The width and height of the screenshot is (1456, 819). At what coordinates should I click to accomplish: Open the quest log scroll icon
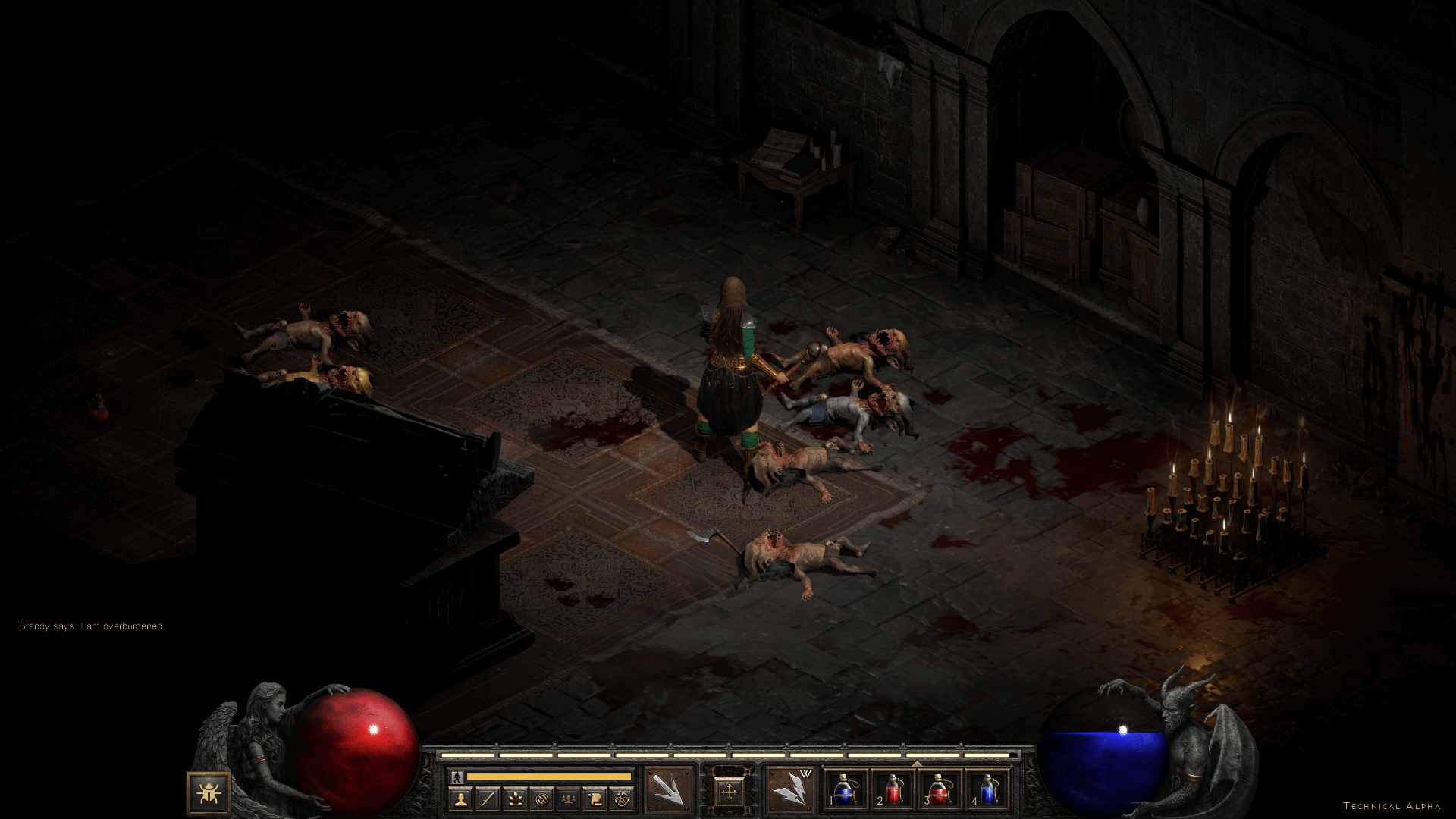click(x=595, y=799)
